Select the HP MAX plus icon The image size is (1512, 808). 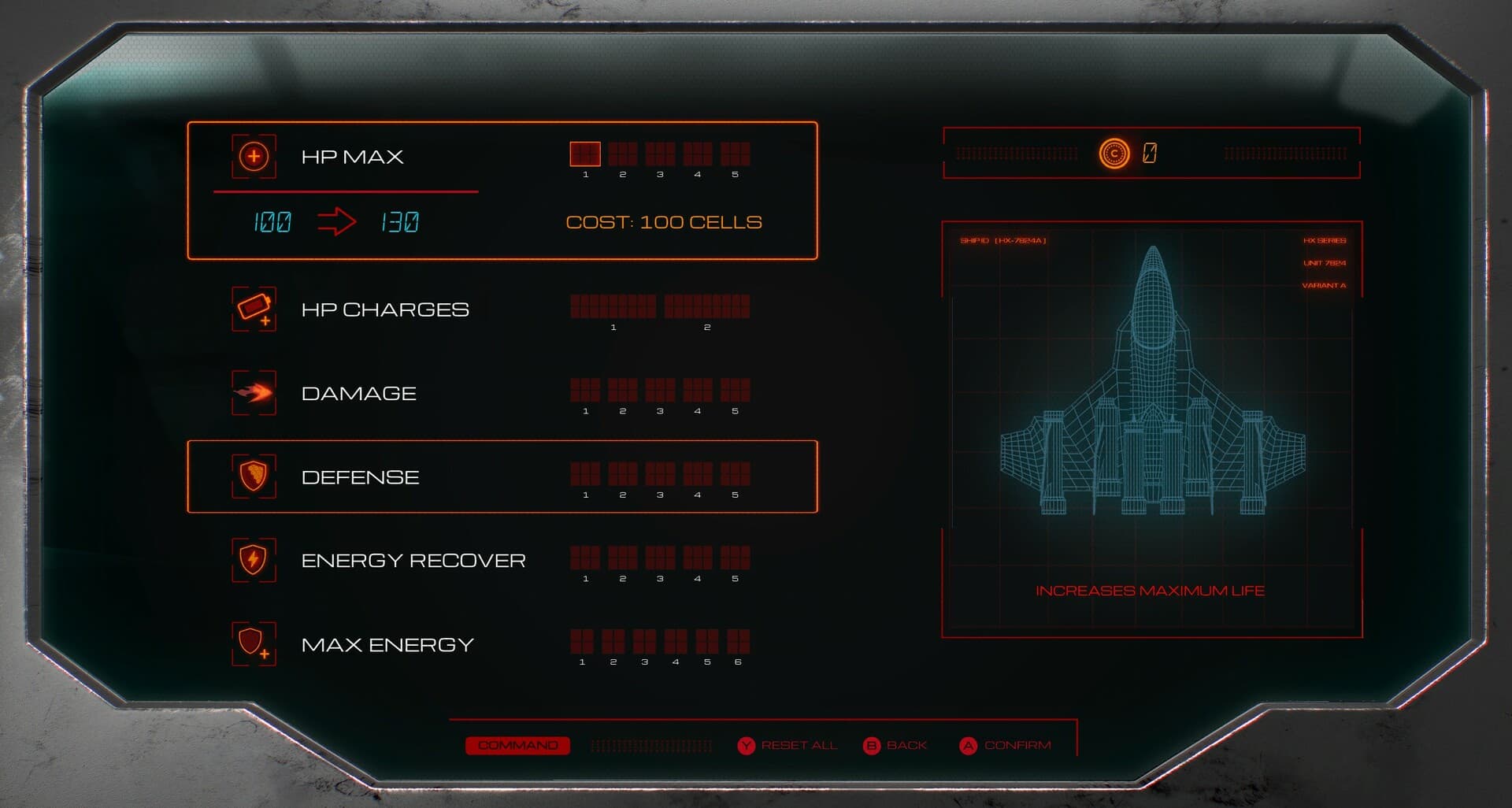[253, 157]
